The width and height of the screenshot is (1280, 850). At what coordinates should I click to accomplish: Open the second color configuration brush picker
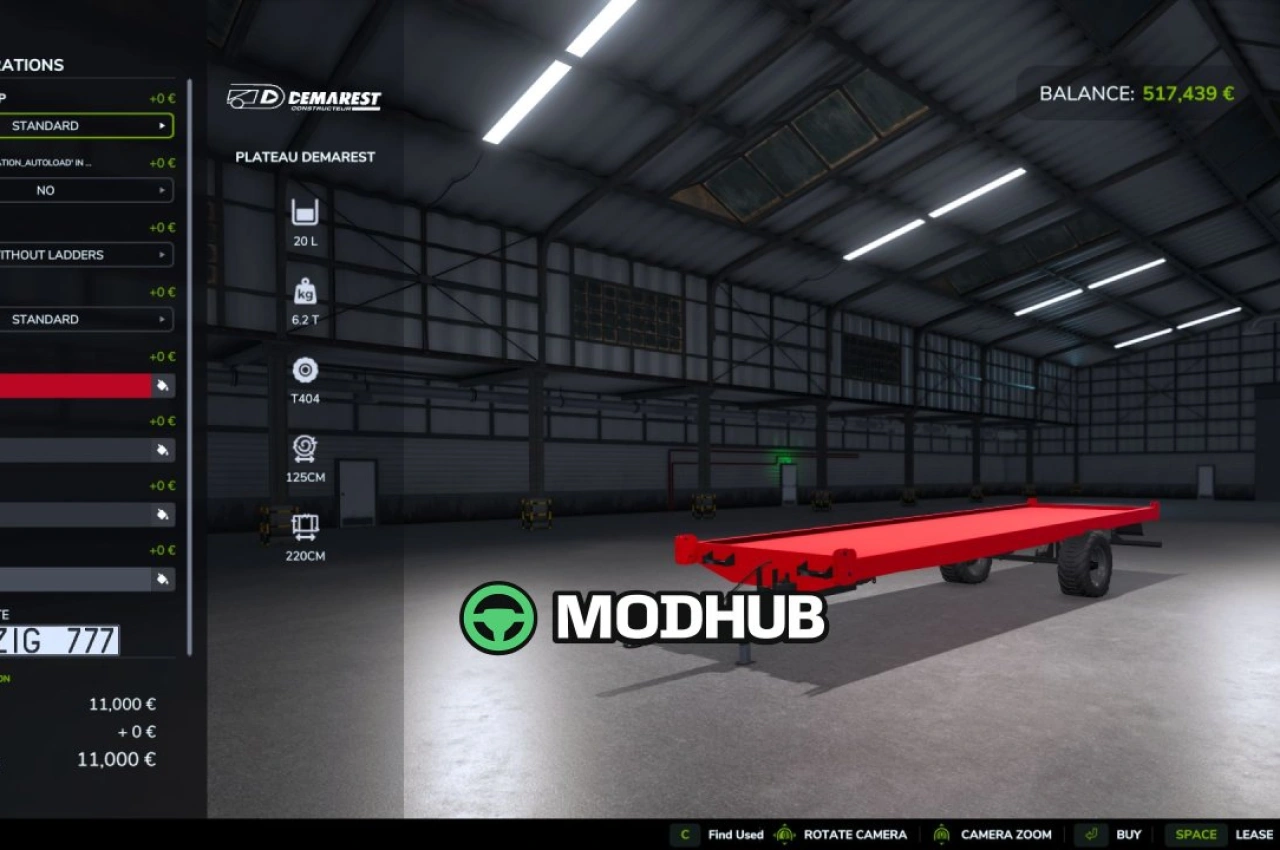click(162, 451)
